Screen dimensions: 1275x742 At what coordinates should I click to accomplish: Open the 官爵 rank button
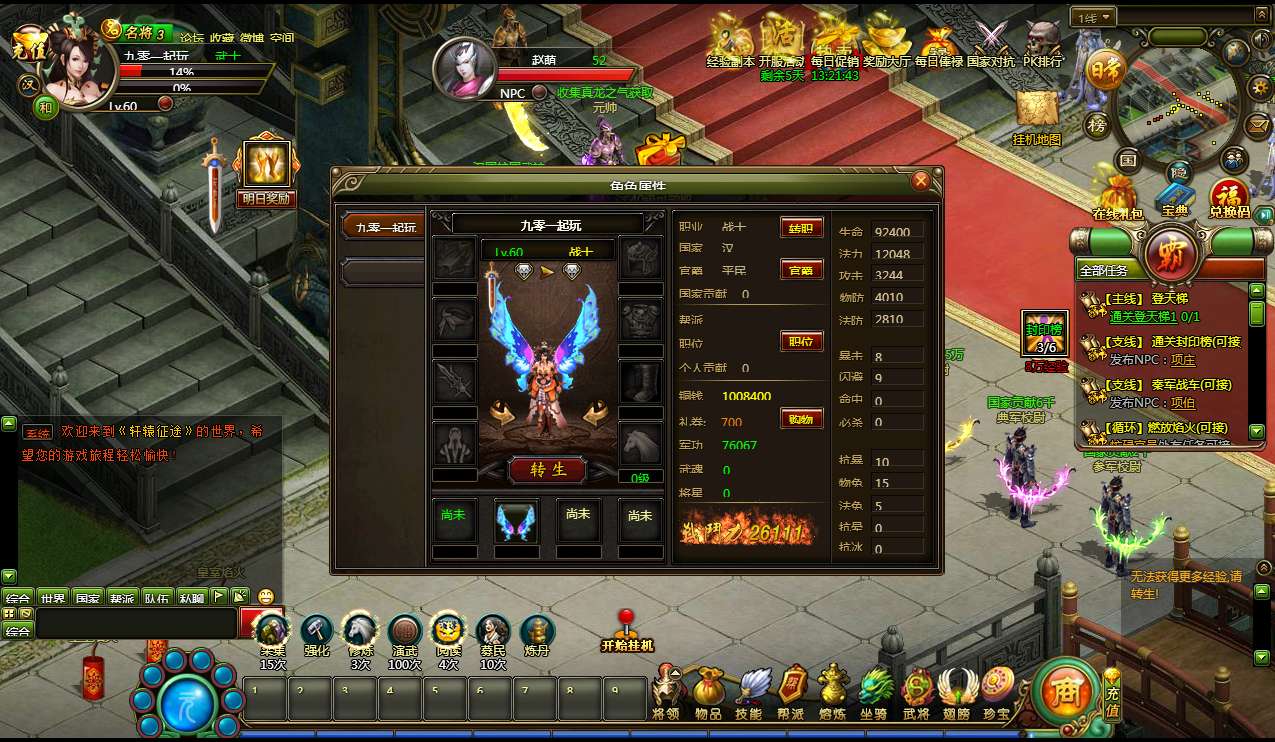point(801,270)
